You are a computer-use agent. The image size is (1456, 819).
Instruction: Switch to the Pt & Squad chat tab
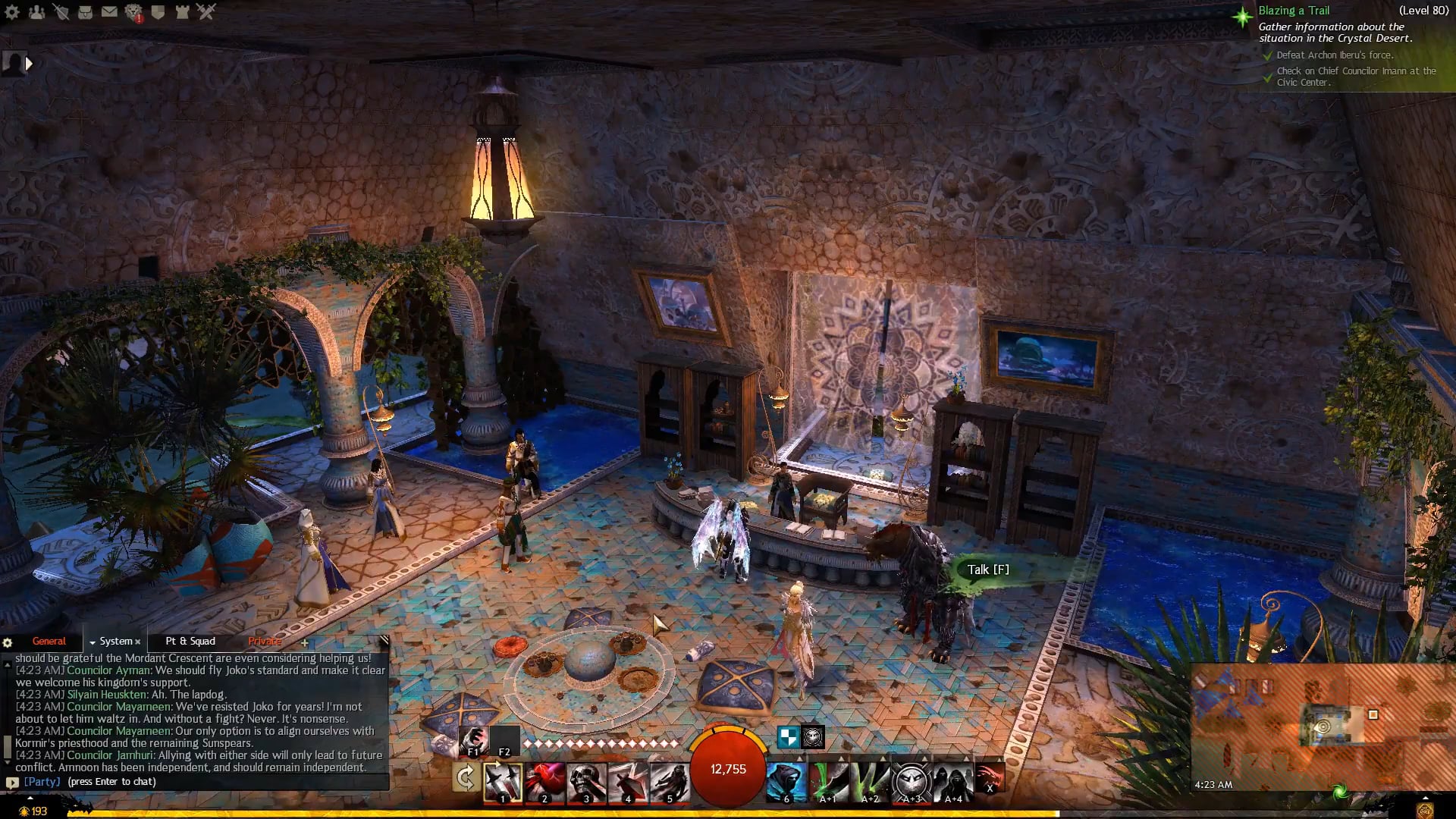[x=190, y=642]
